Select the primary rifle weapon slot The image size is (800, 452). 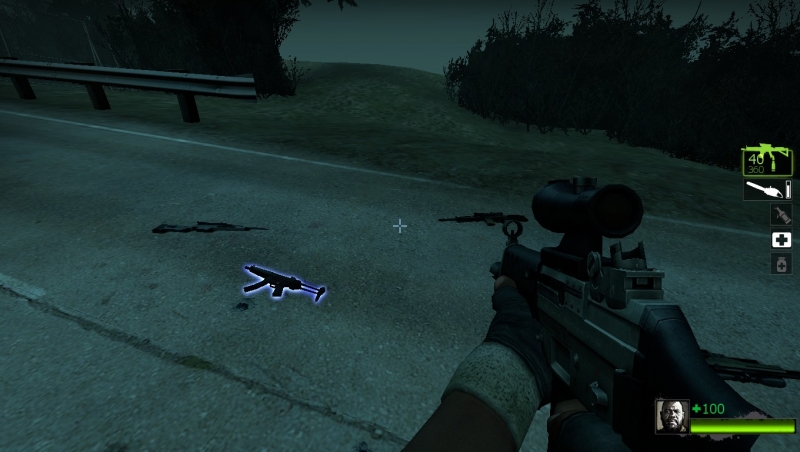(x=767, y=160)
